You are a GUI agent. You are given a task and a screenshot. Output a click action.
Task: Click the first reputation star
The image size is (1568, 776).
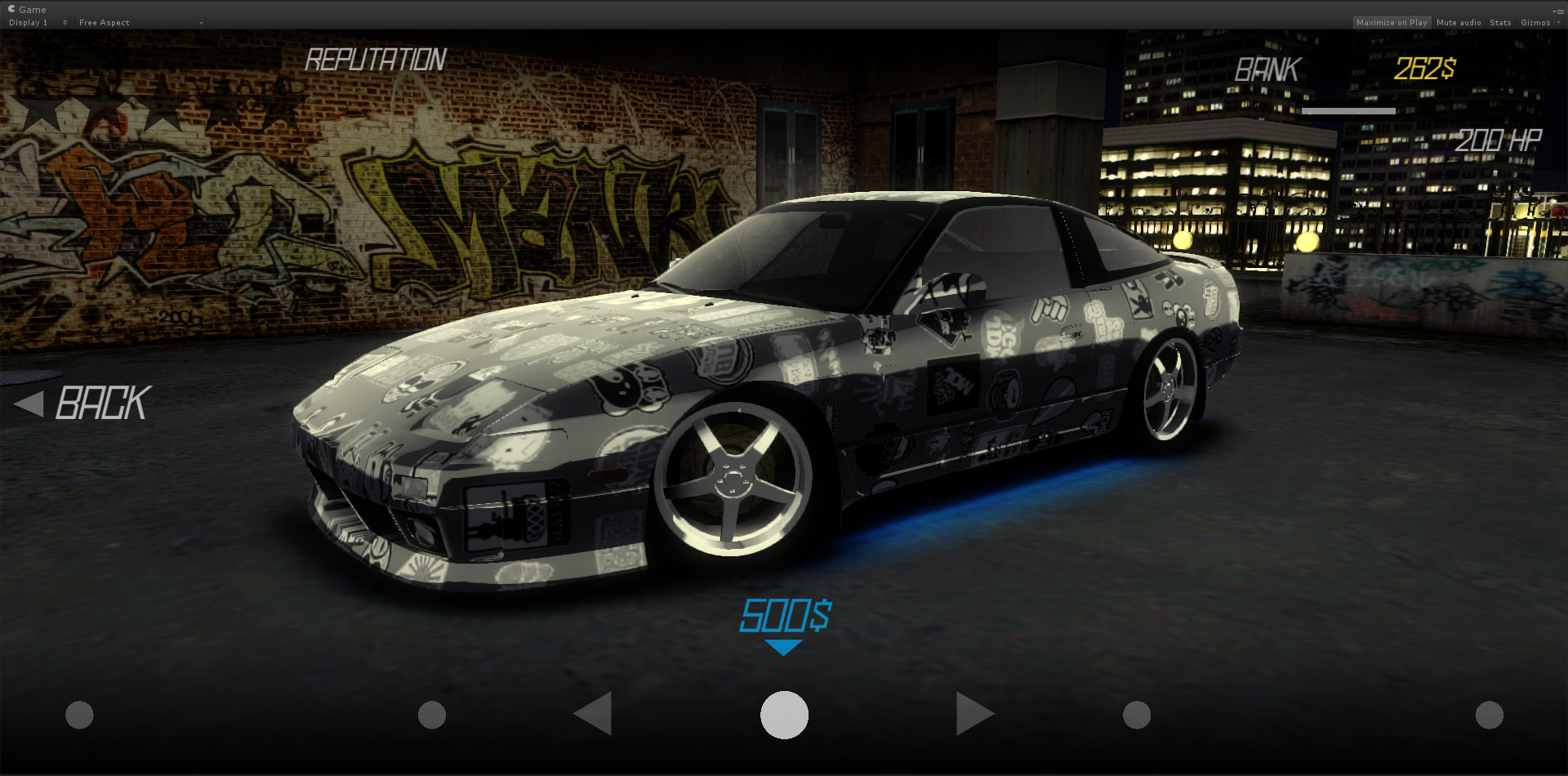(38, 106)
